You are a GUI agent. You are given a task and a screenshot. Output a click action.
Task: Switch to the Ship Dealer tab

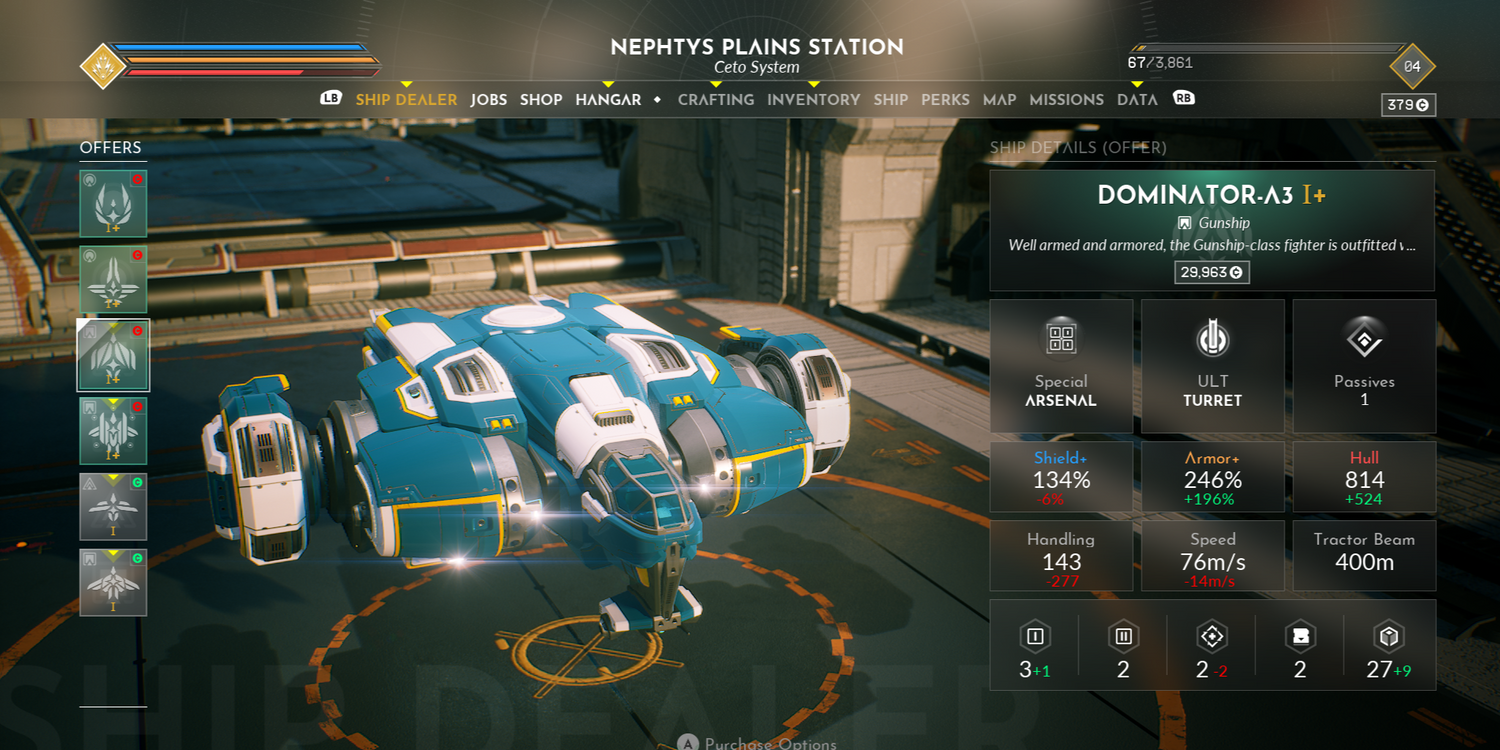point(406,100)
